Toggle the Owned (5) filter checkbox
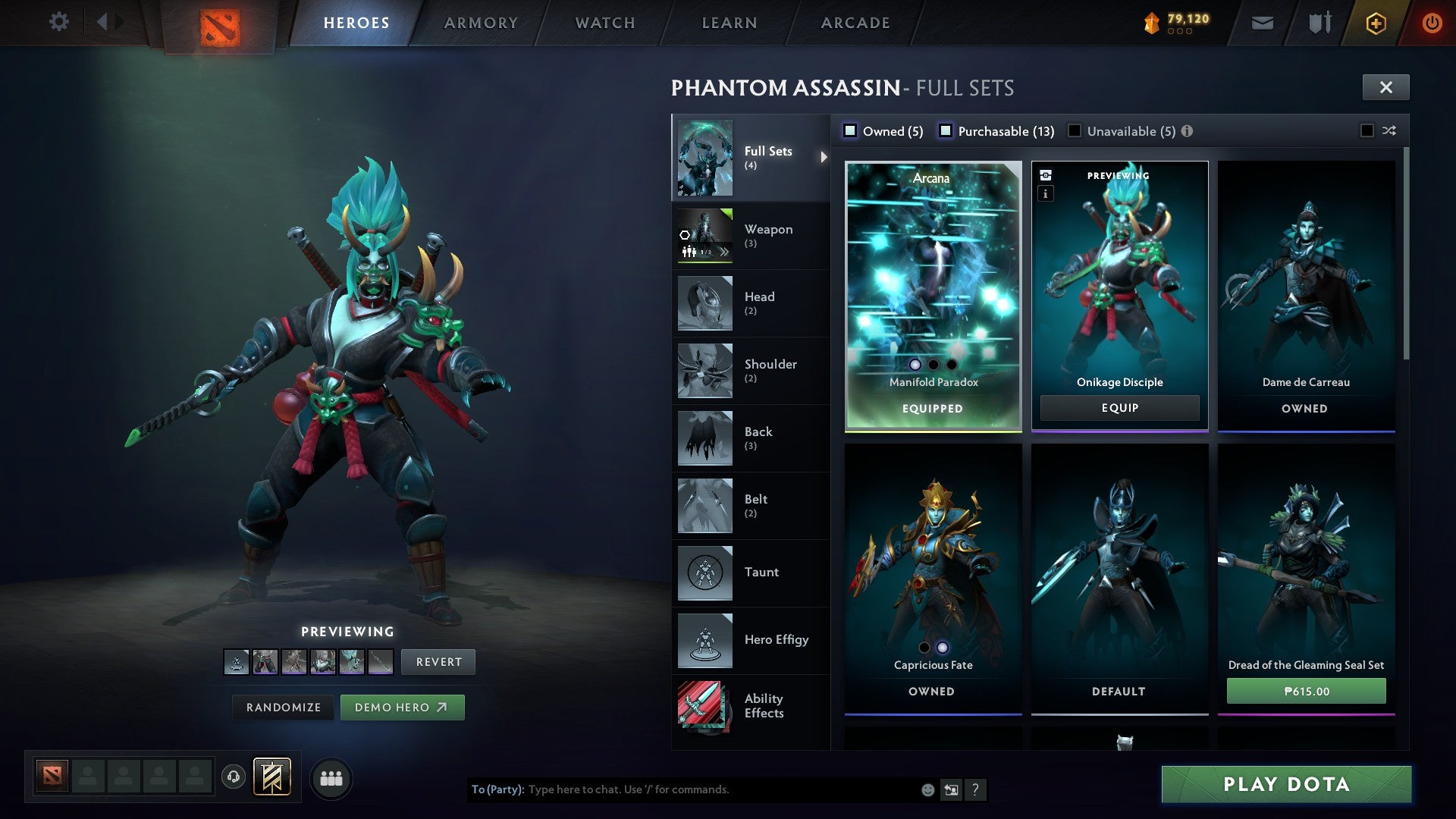 pyautogui.click(x=852, y=130)
